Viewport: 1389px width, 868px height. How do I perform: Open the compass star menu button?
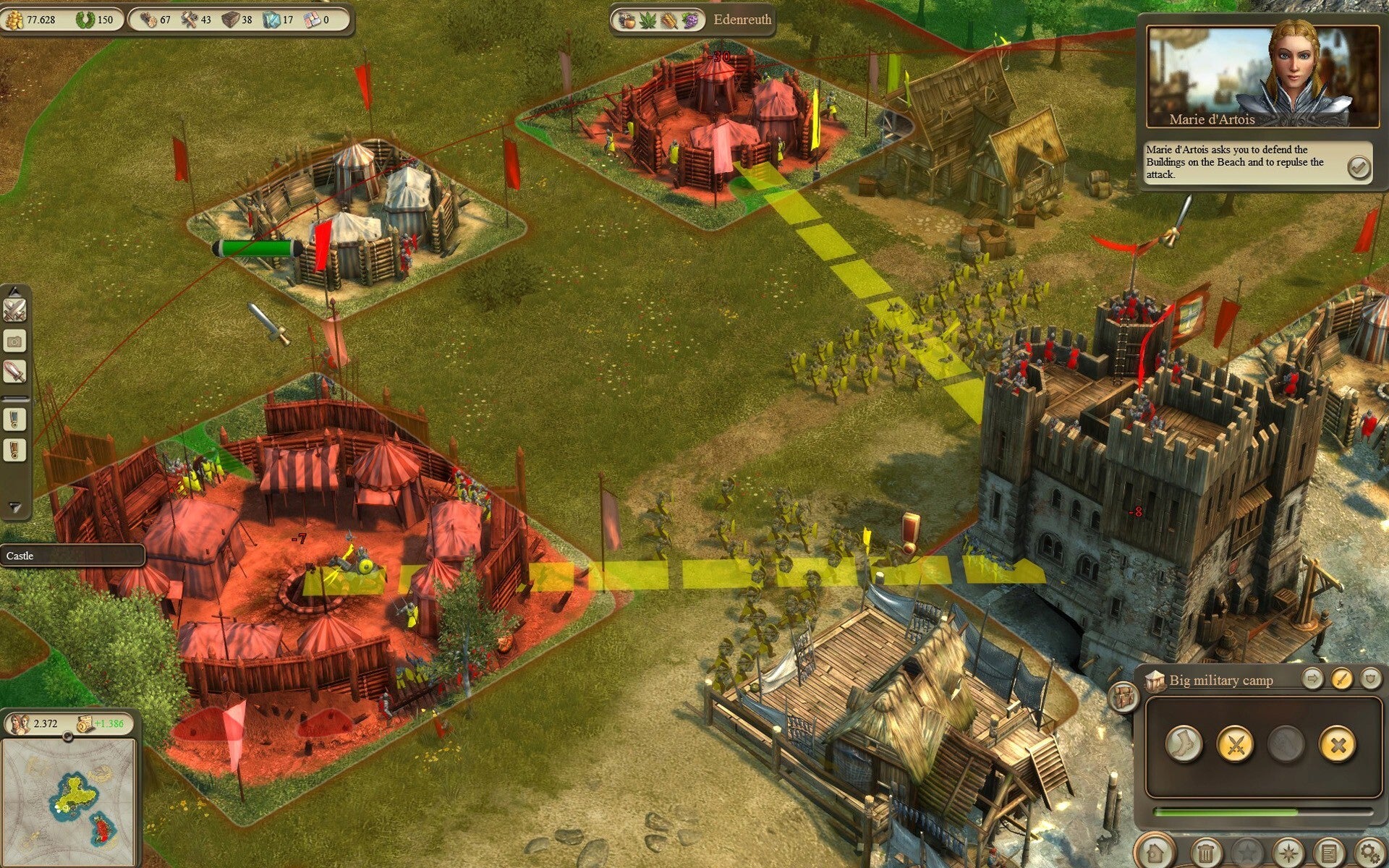[1288, 854]
